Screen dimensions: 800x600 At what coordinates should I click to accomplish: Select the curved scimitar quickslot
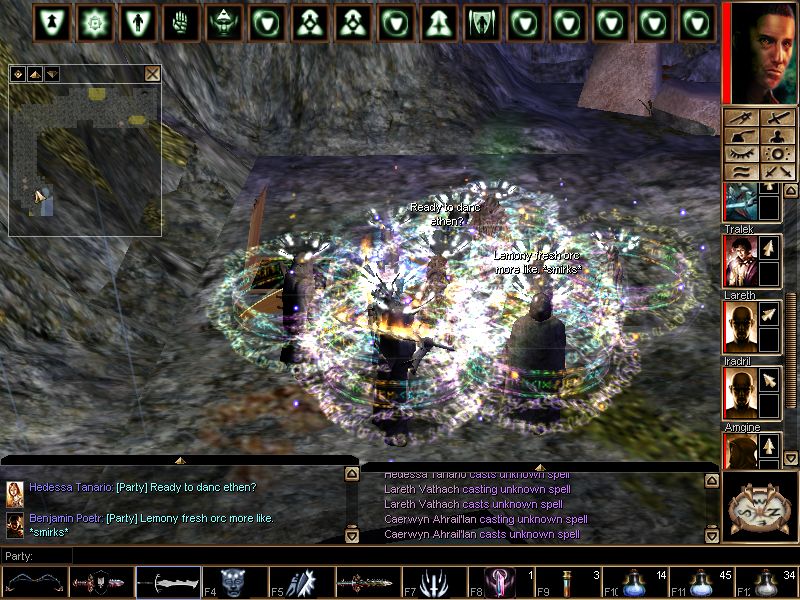pyautogui.click(x=168, y=583)
